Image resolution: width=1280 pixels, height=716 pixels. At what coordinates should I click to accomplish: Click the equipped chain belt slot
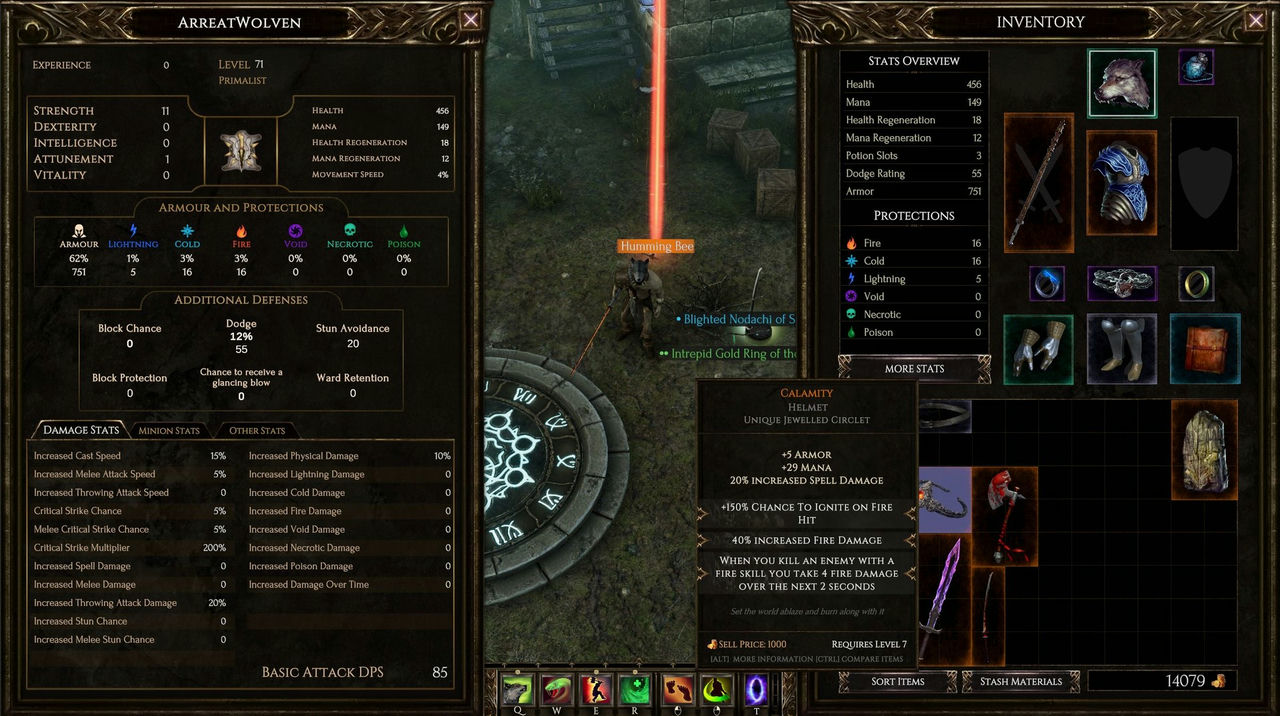tap(1122, 283)
